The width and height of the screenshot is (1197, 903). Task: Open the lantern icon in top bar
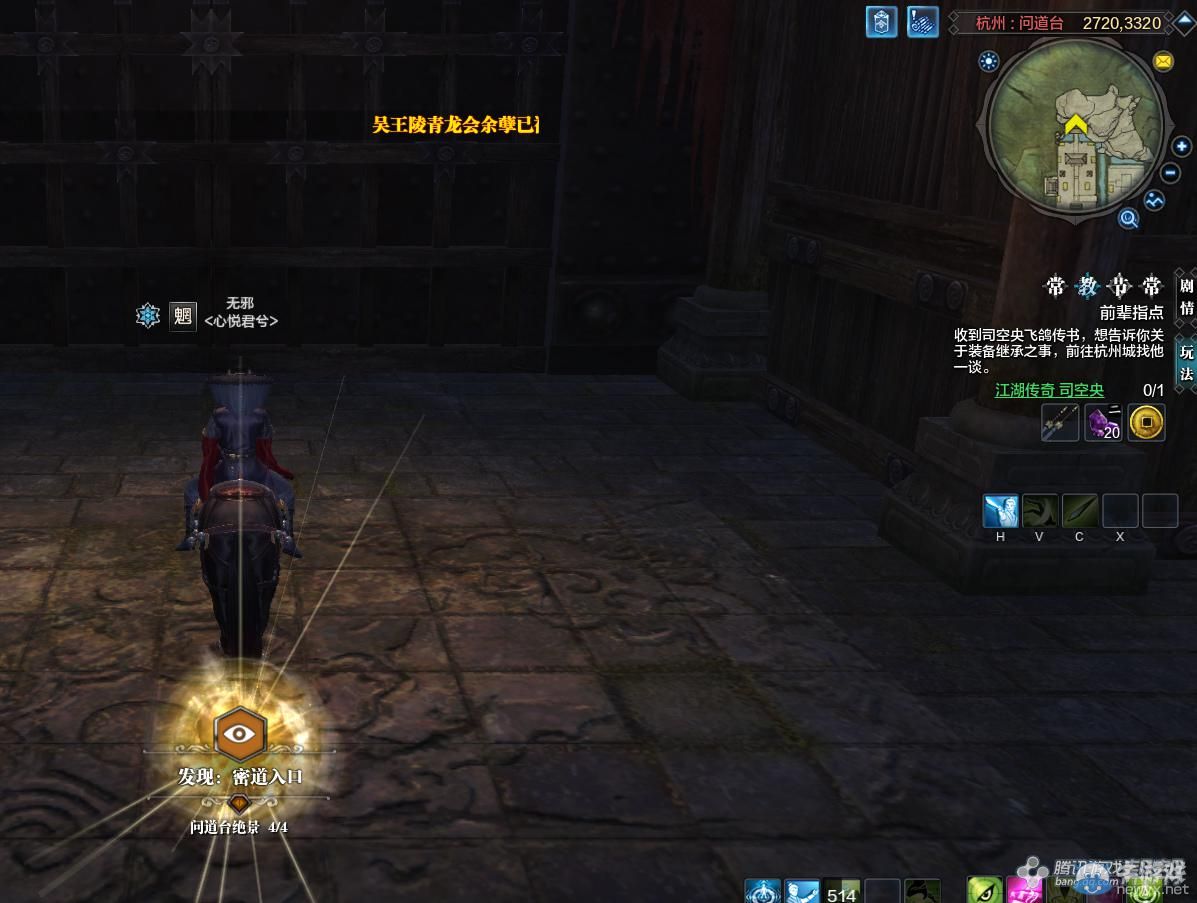click(x=881, y=22)
